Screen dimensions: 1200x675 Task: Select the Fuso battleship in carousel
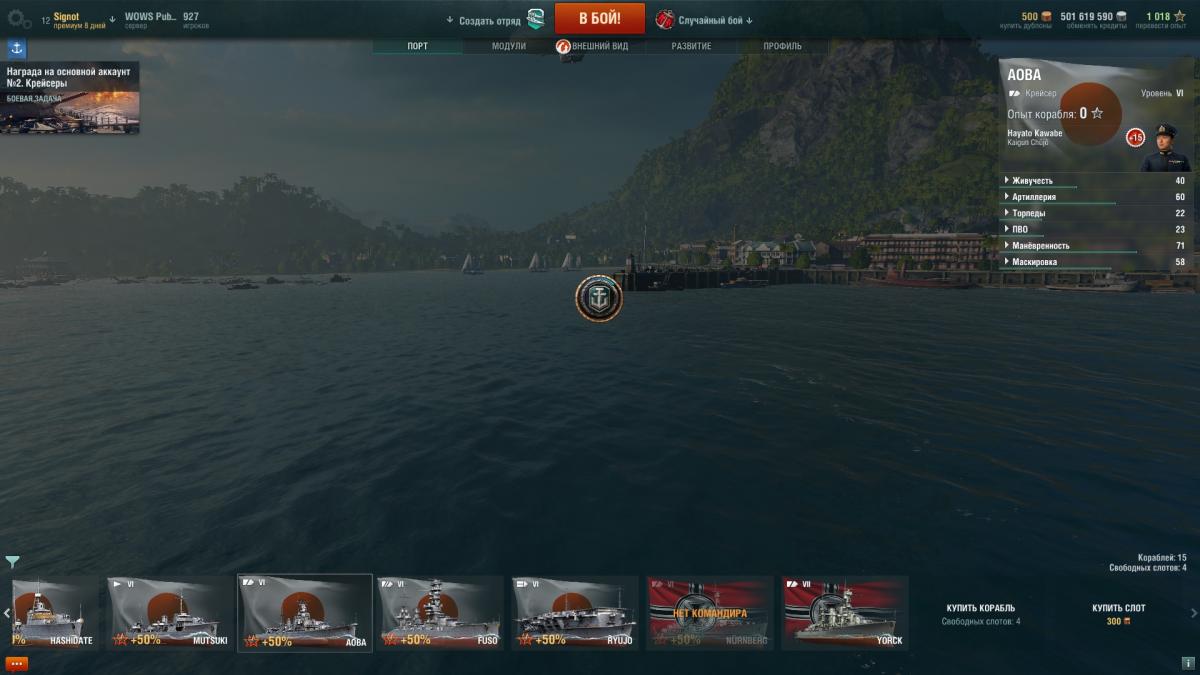coord(440,612)
